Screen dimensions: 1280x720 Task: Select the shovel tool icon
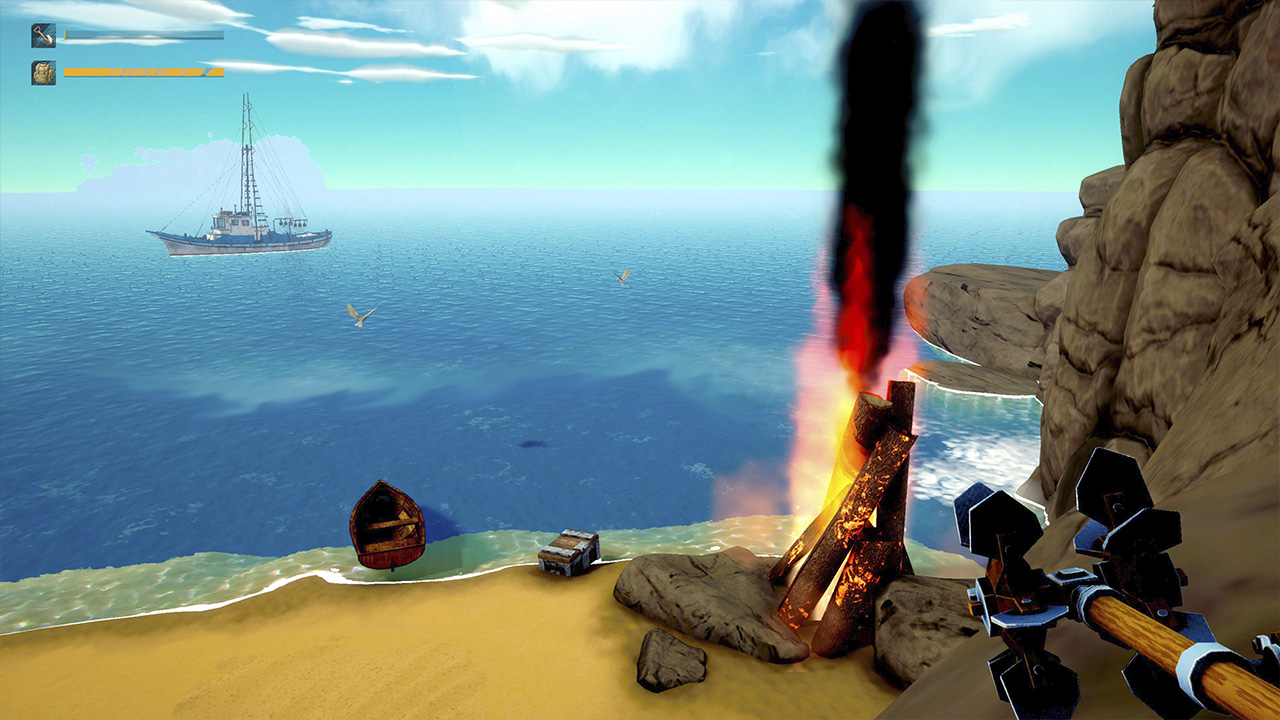pyautogui.click(x=43, y=35)
